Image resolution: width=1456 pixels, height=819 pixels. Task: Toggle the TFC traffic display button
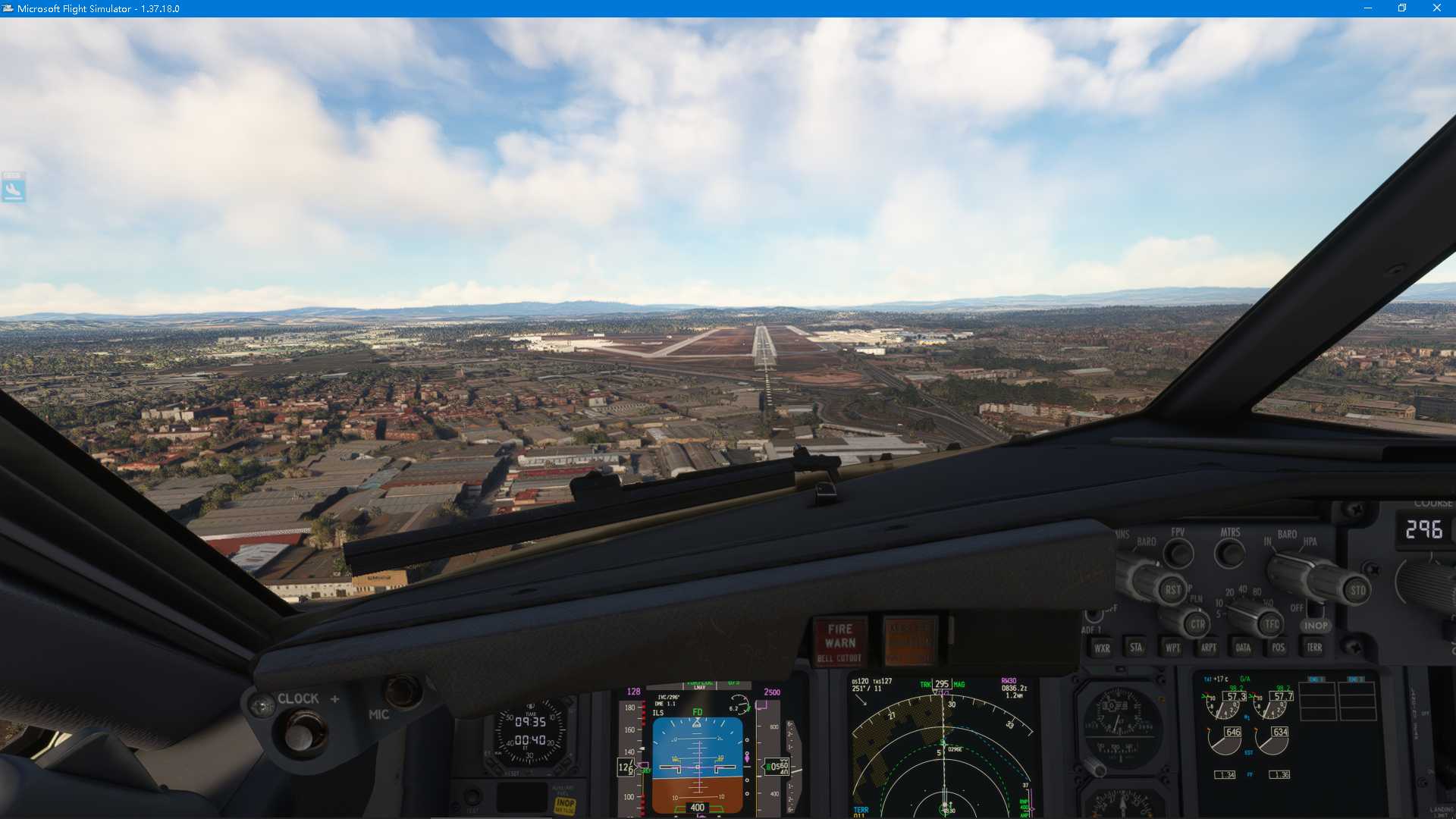tap(1269, 623)
